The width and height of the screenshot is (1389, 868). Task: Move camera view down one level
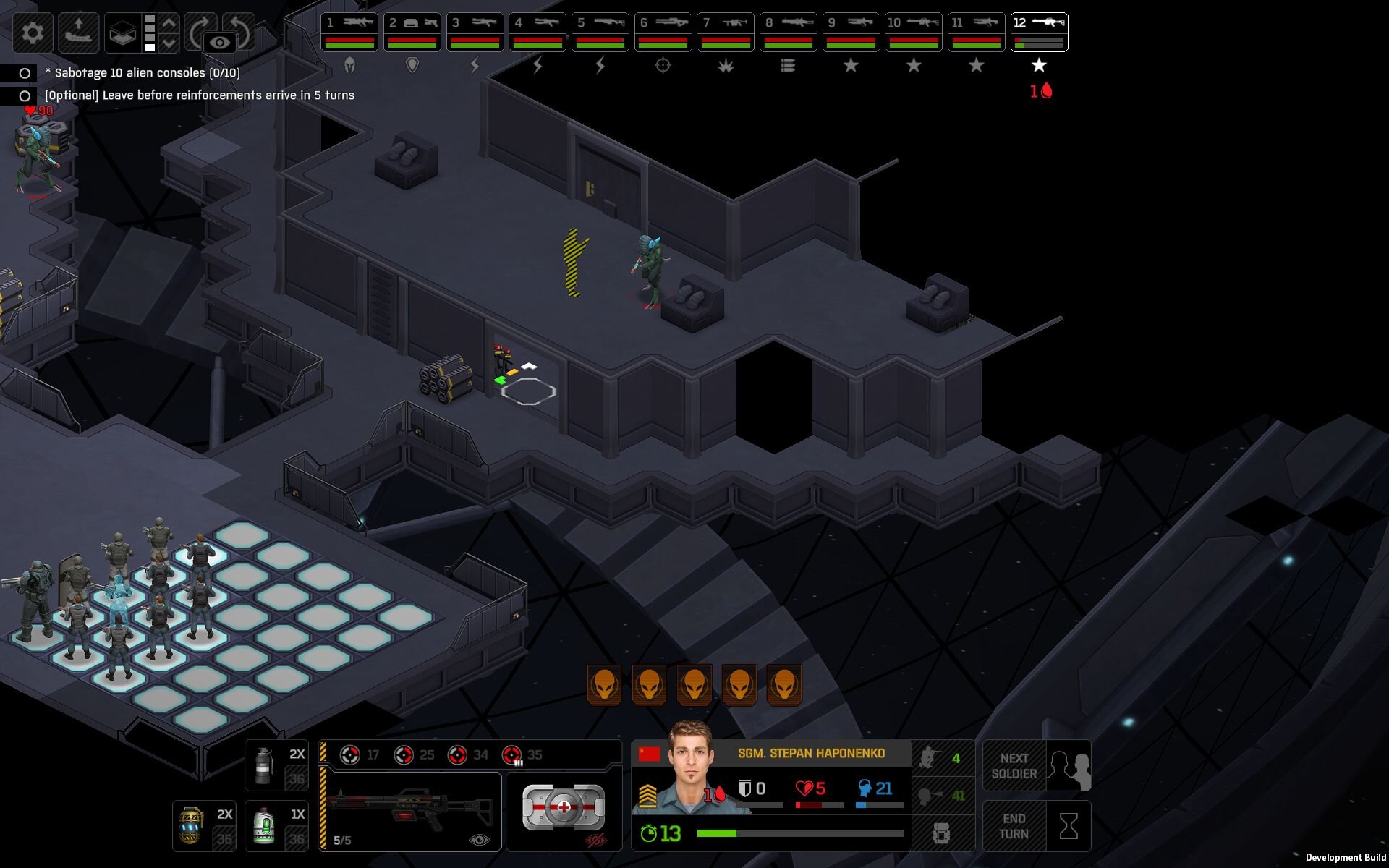pos(169,43)
